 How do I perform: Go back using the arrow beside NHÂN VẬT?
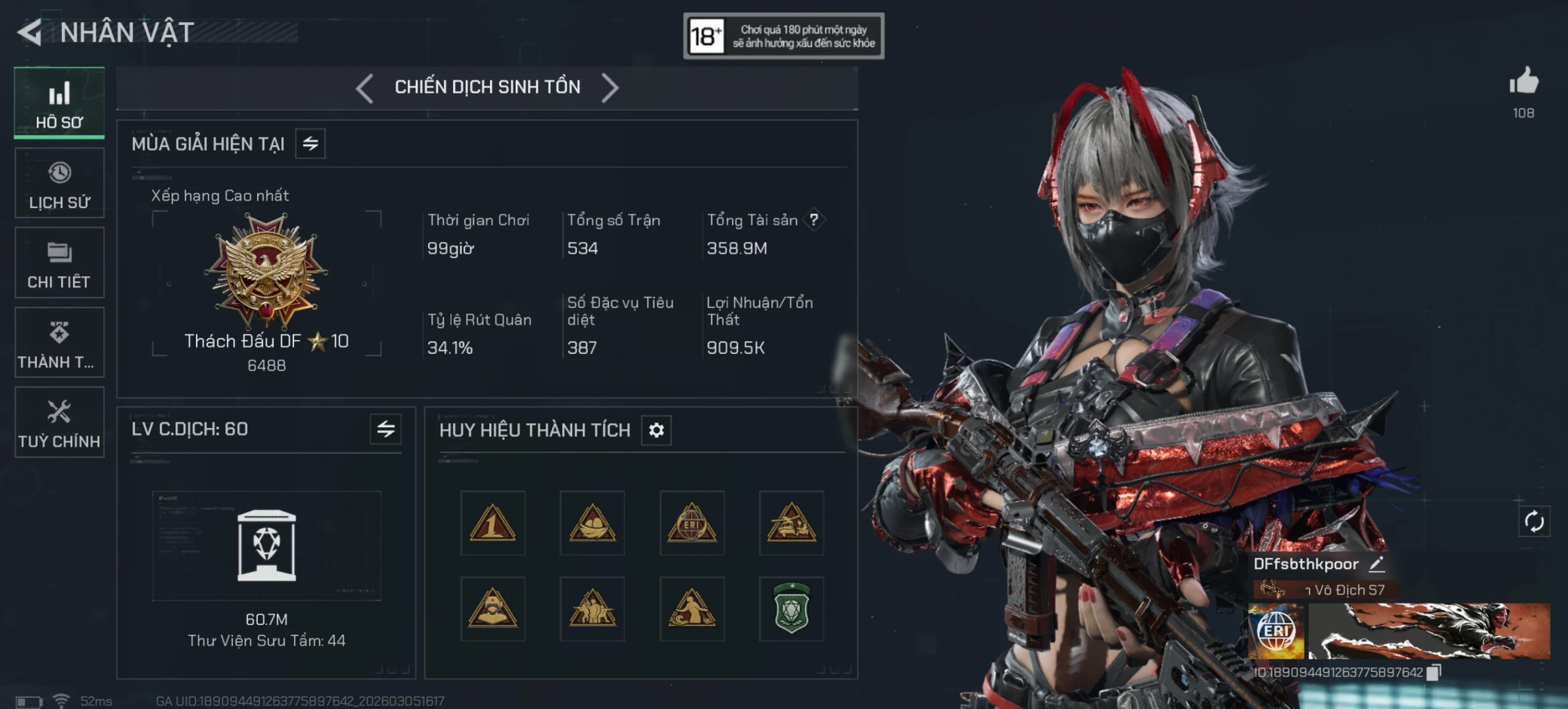[x=30, y=32]
